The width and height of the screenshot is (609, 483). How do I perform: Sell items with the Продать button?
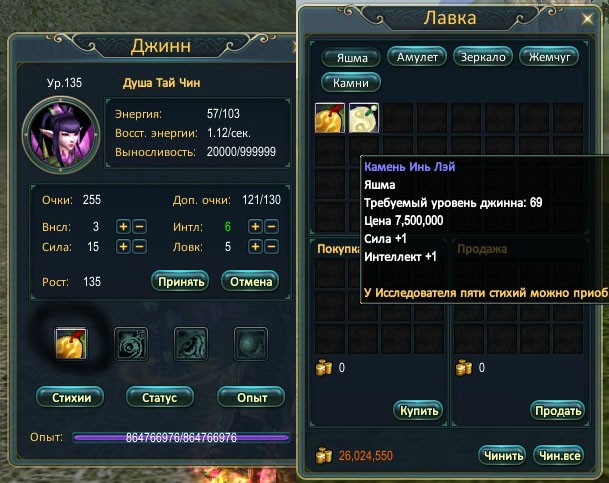click(558, 411)
